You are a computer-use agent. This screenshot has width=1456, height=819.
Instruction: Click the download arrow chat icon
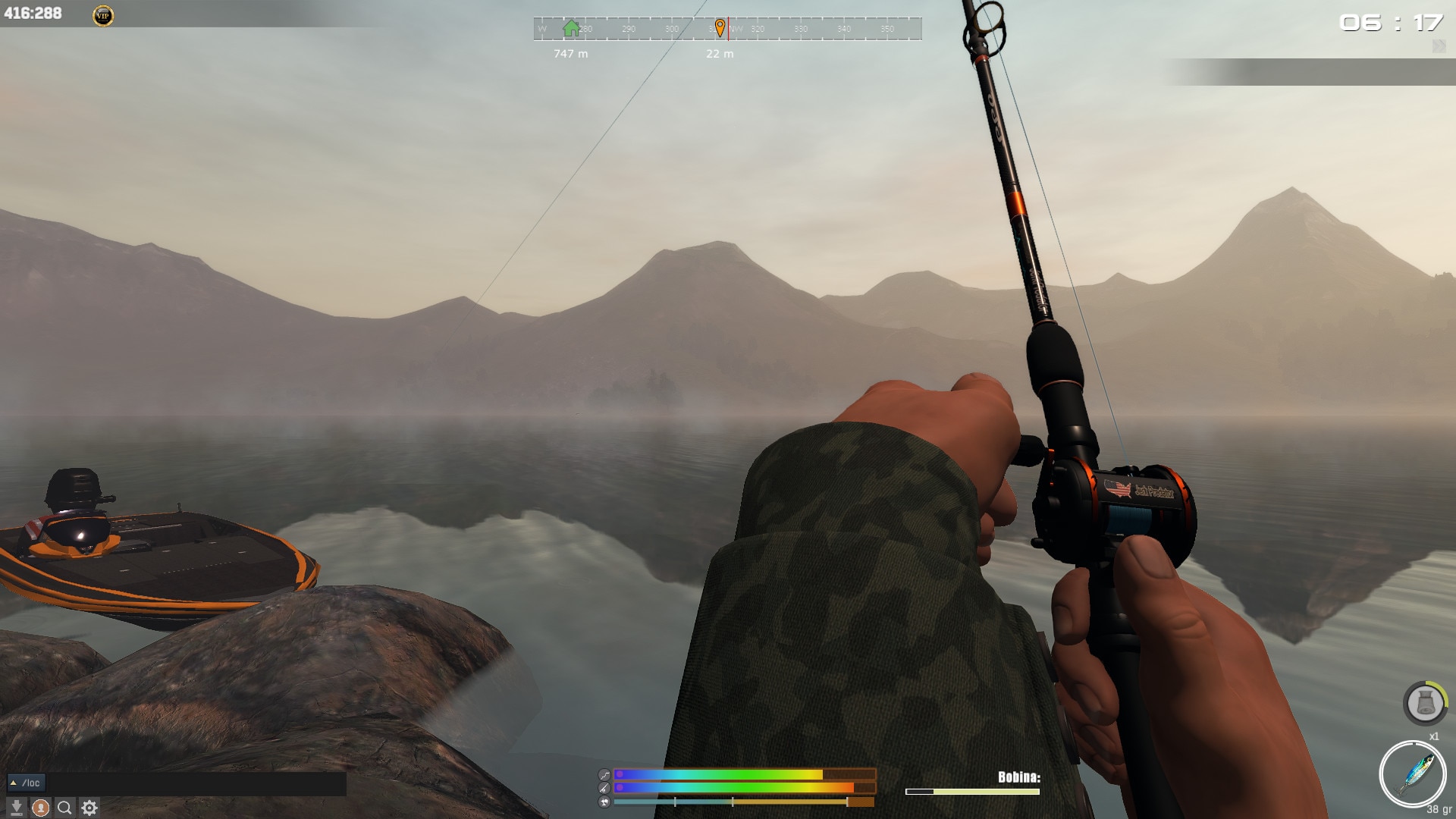pos(16,808)
